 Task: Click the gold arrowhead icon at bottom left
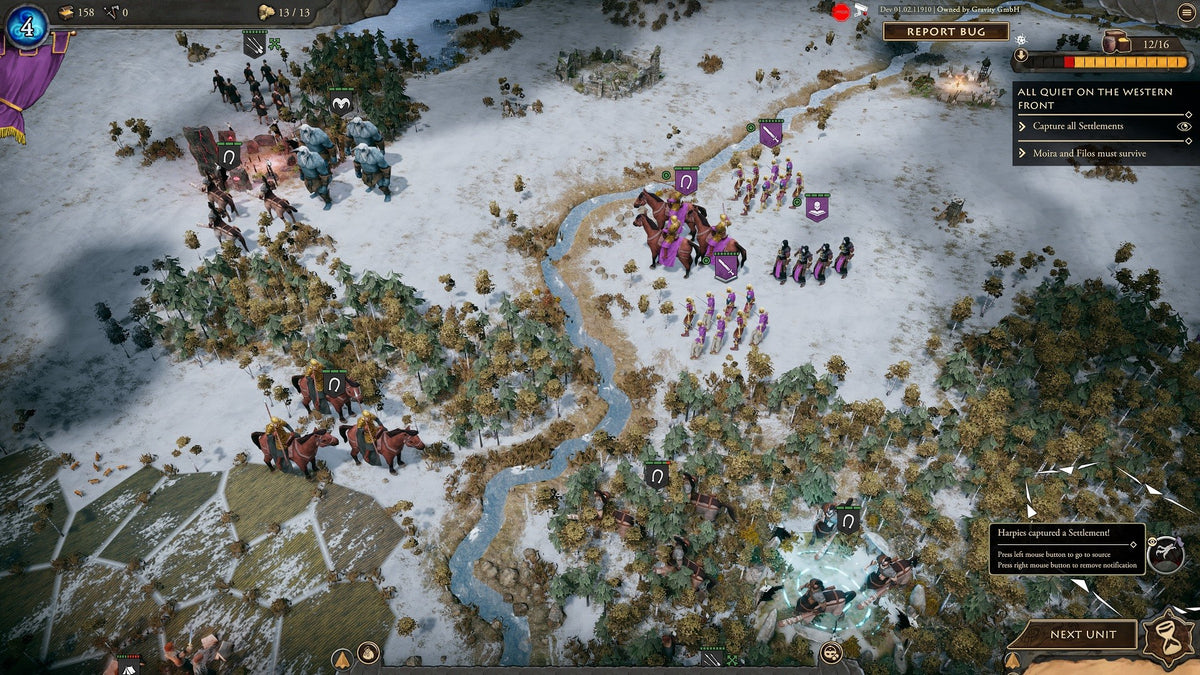[342, 658]
